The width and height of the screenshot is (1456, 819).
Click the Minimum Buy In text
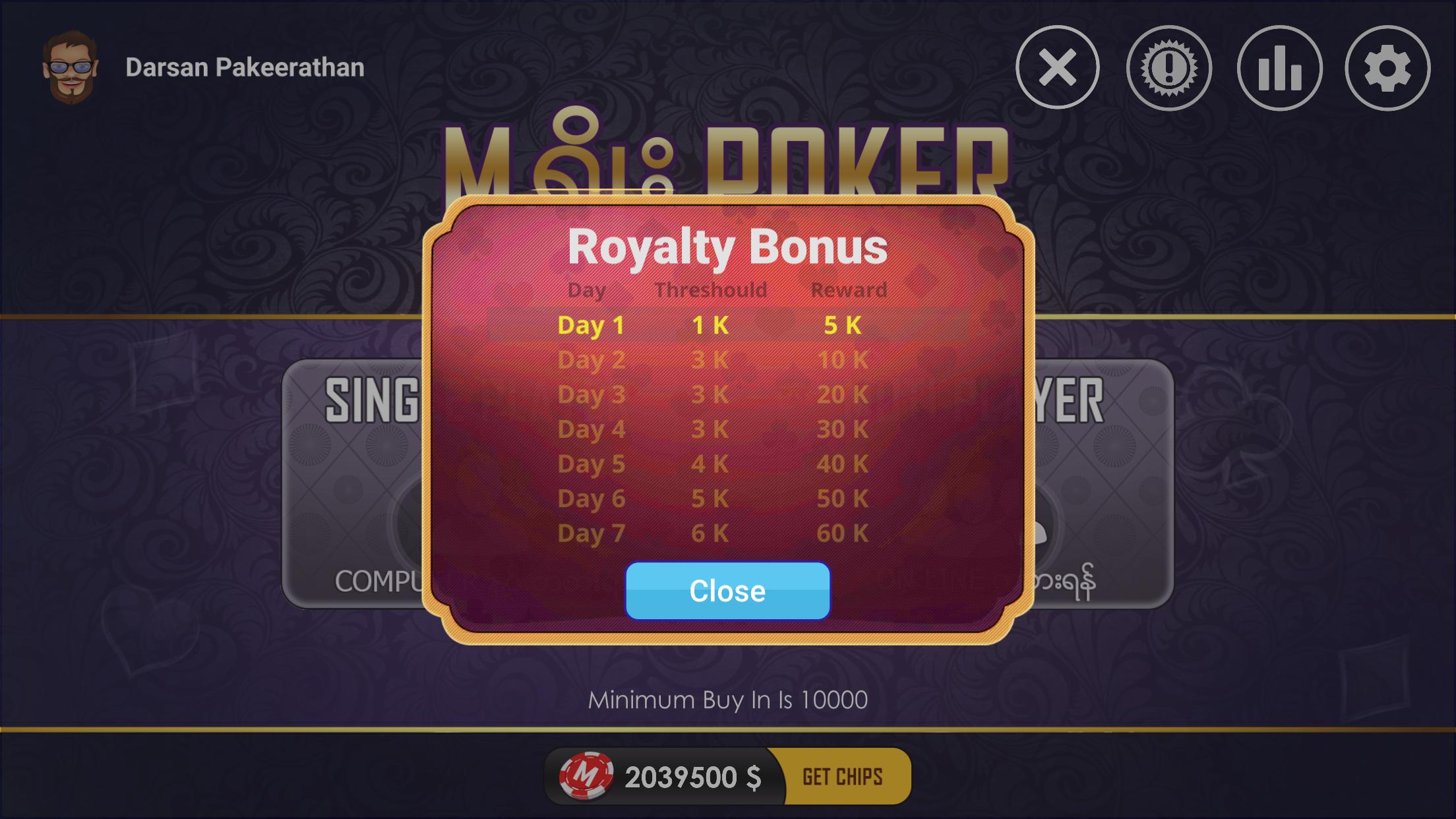click(x=727, y=698)
